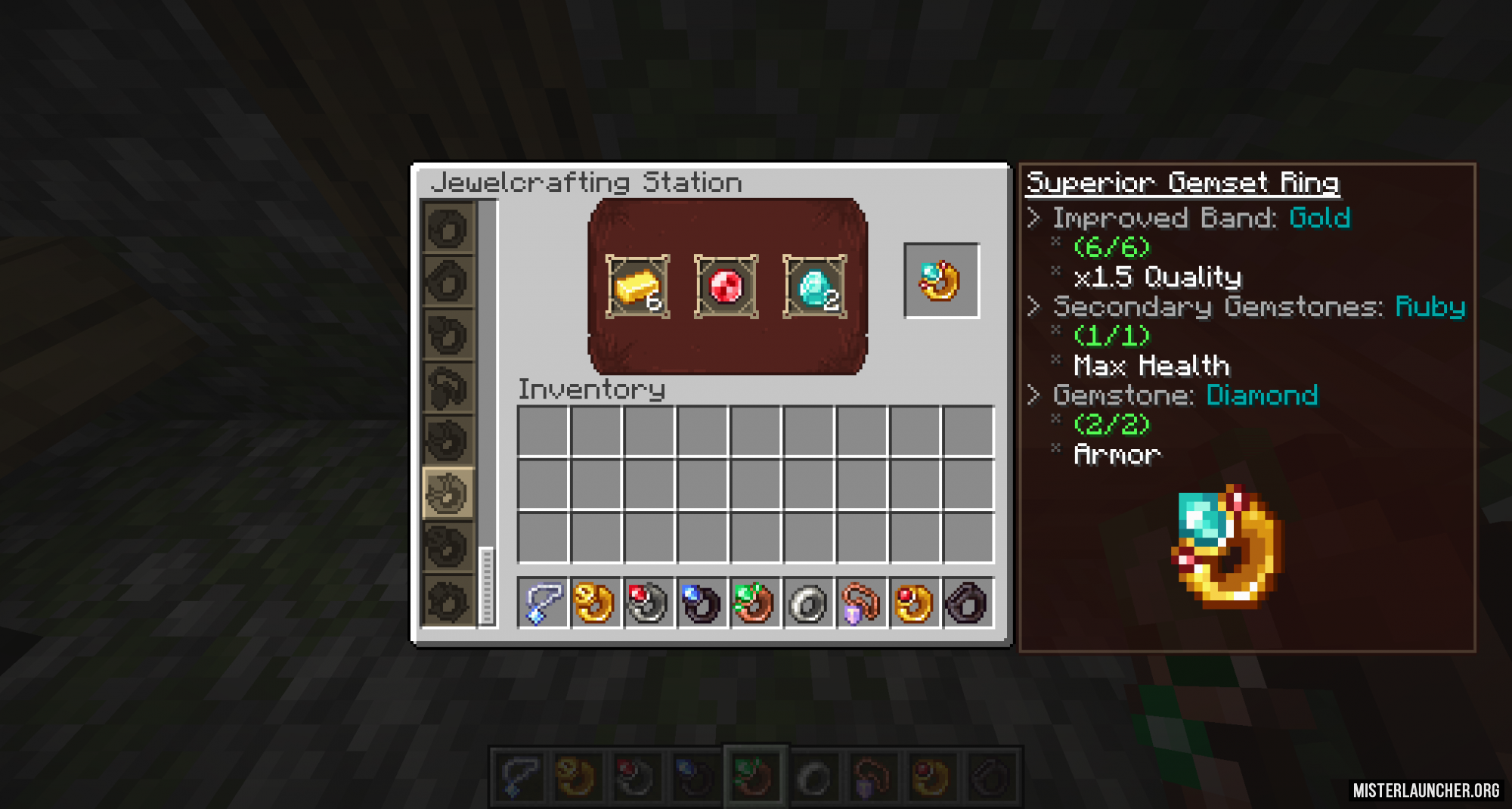Image resolution: width=1512 pixels, height=809 pixels.
Task: Select the silver necklace with blue gem
Action: pos(542,603)
